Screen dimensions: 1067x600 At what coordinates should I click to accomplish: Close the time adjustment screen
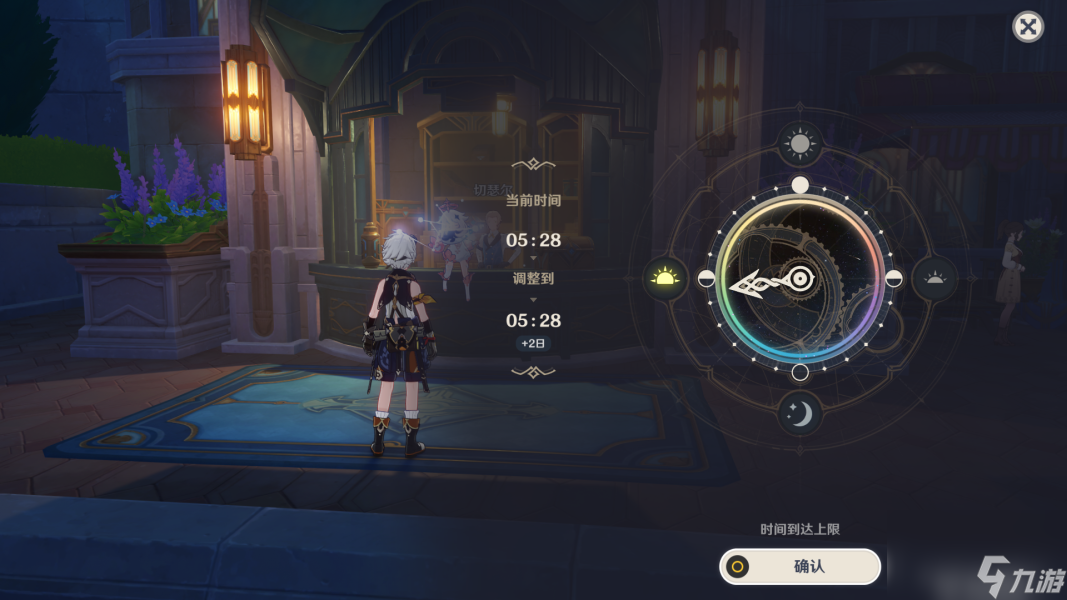tap(1028, 27)
